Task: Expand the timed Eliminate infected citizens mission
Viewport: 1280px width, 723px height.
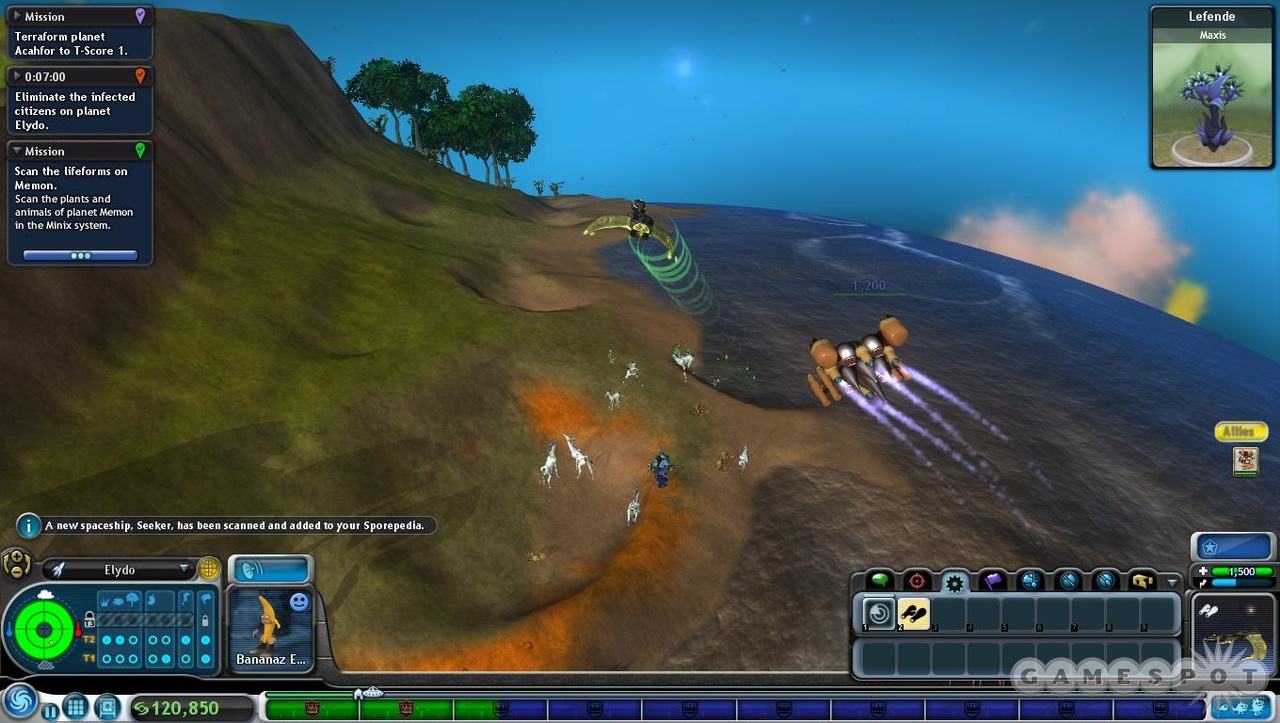Action: pos(17,76)
